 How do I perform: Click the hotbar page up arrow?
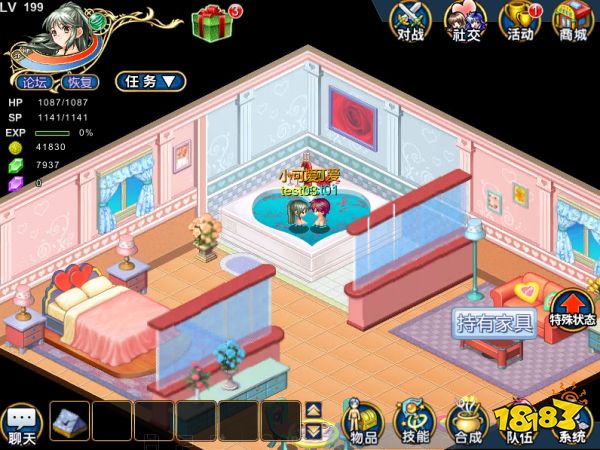pos(313,410)
